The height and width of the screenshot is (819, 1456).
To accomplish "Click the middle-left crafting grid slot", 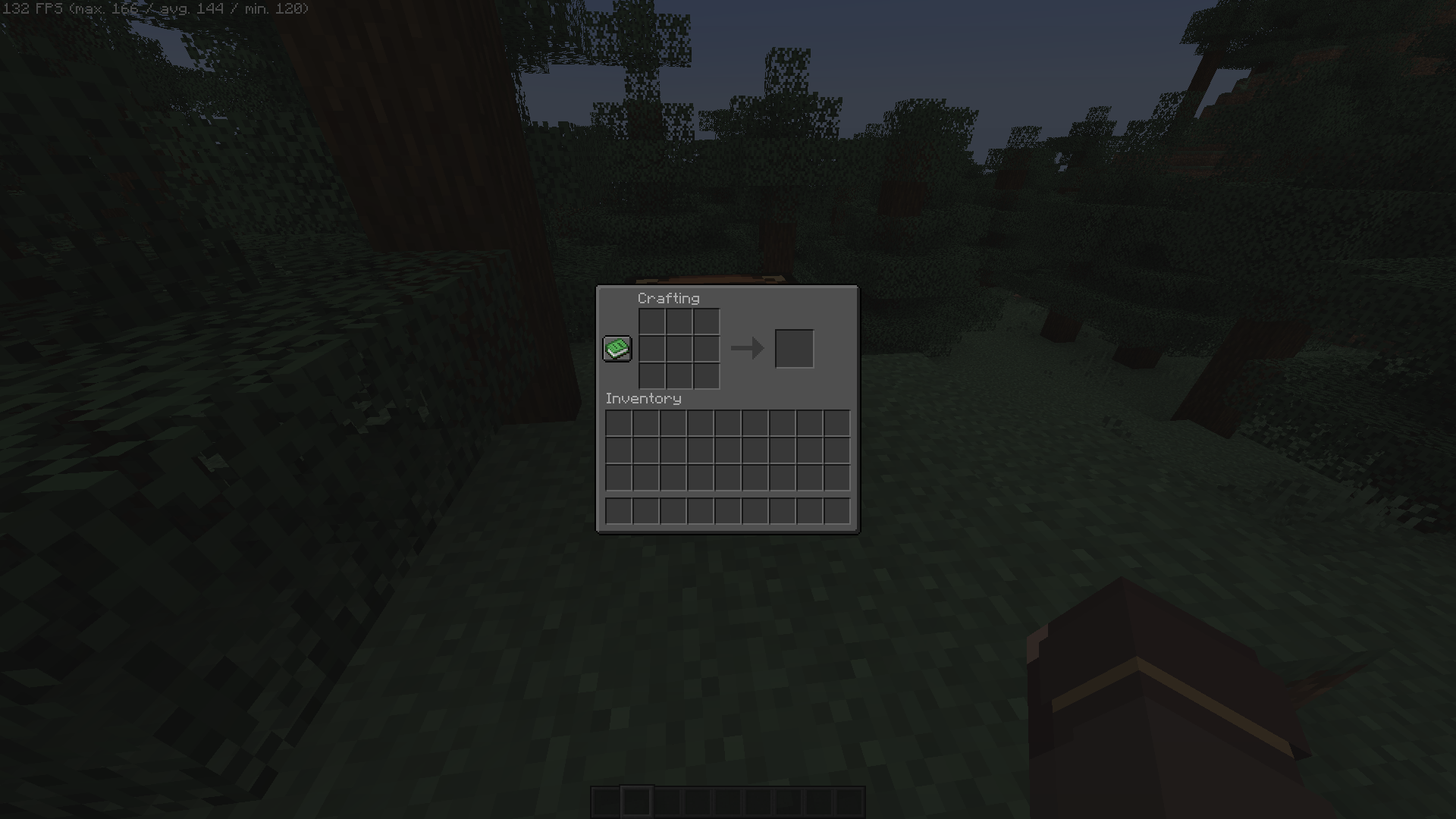I will click(x=654, y=348).
